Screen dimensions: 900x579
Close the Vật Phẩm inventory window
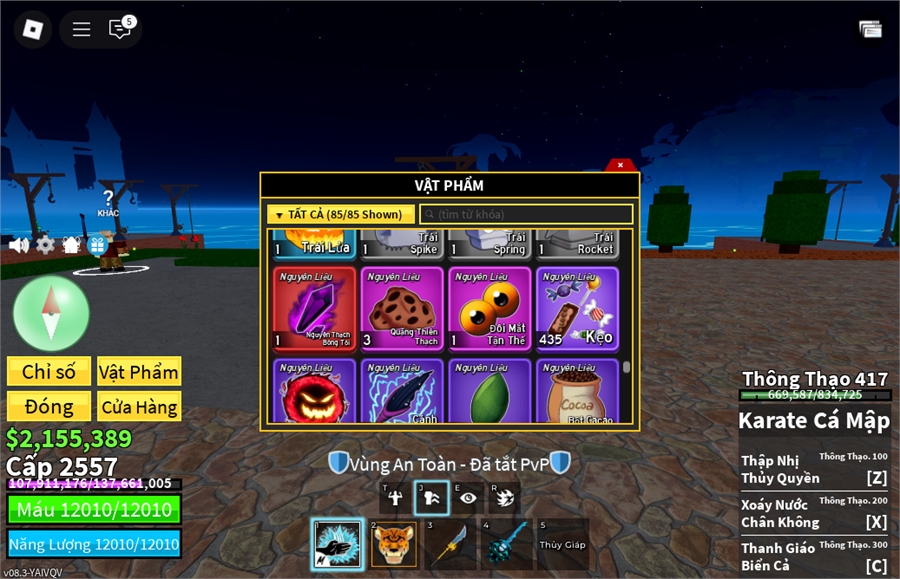click(621, 165)
